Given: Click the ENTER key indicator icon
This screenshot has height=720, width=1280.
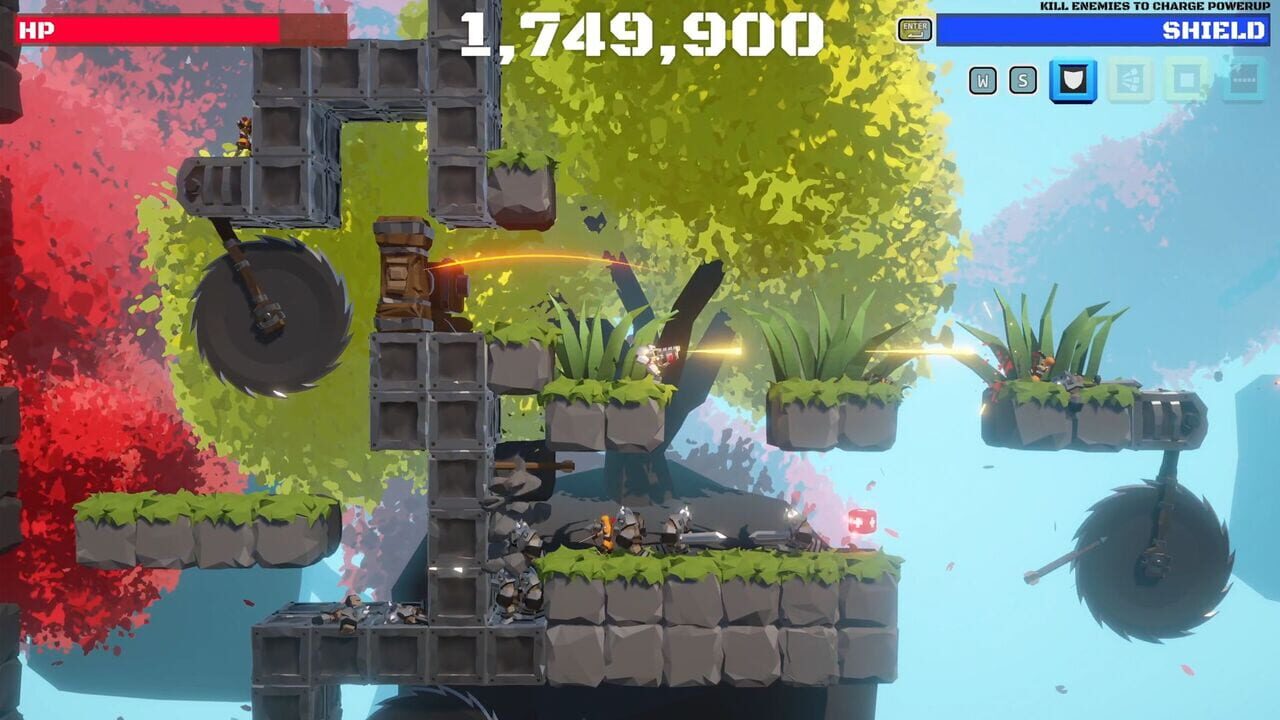Looking at the screenshot, I should click(x=916, y=28).
